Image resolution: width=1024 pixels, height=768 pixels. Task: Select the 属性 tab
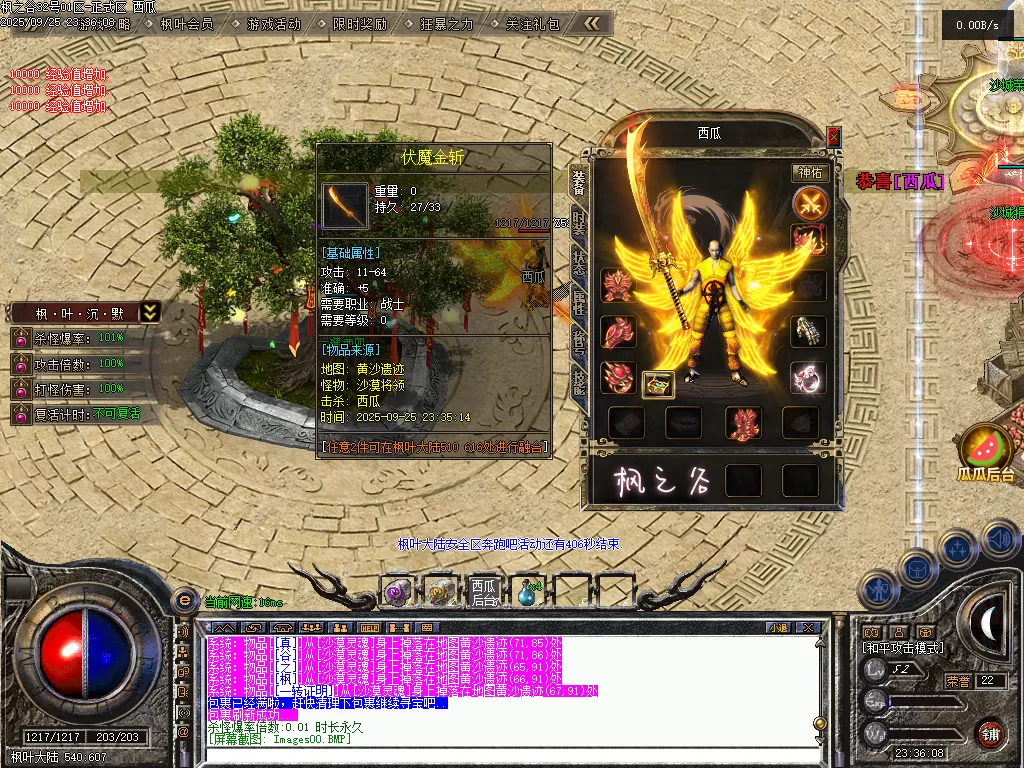(x=579, y=300)
